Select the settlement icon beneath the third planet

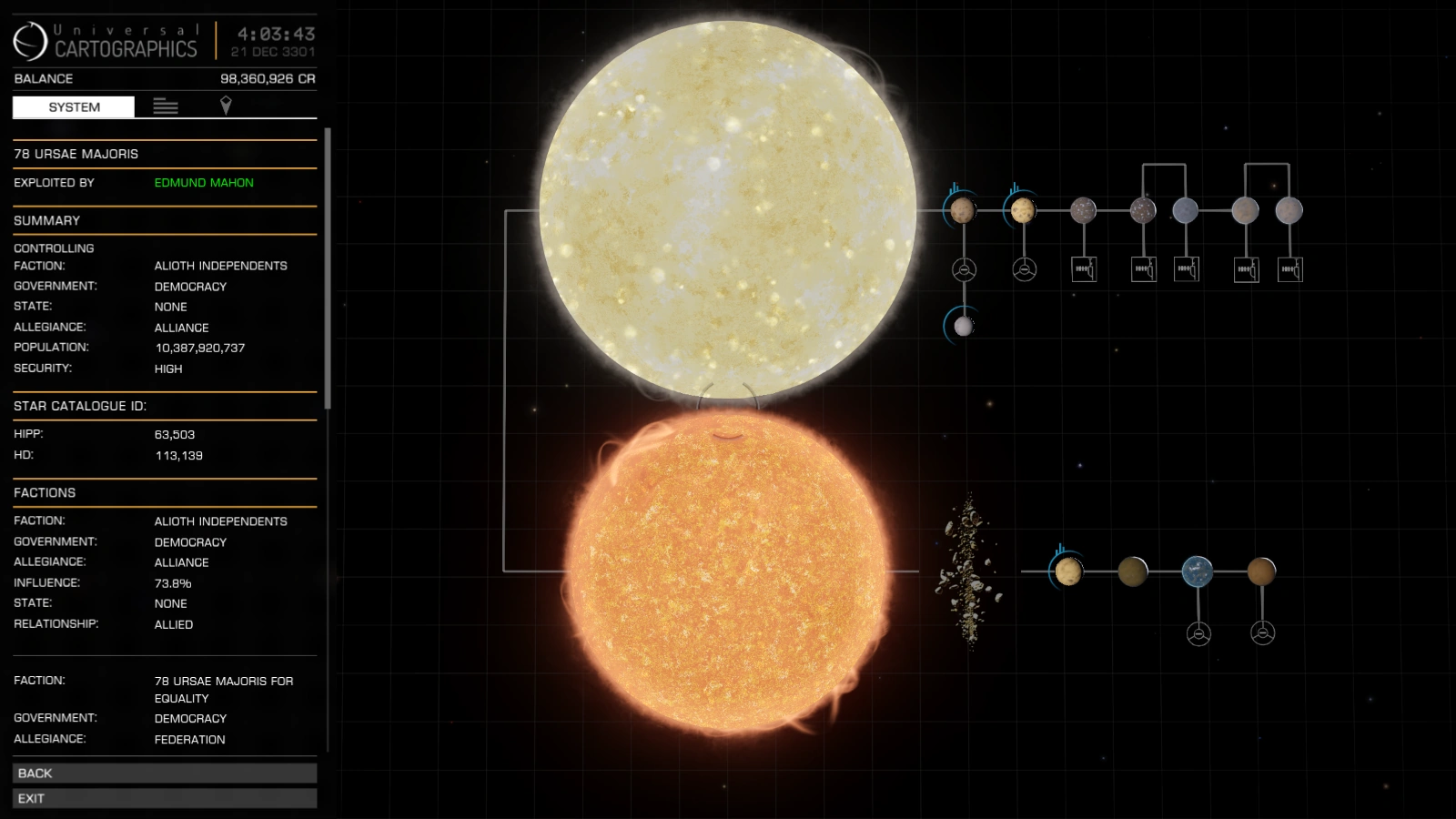pyautogui.click(x=1085, y=268)
